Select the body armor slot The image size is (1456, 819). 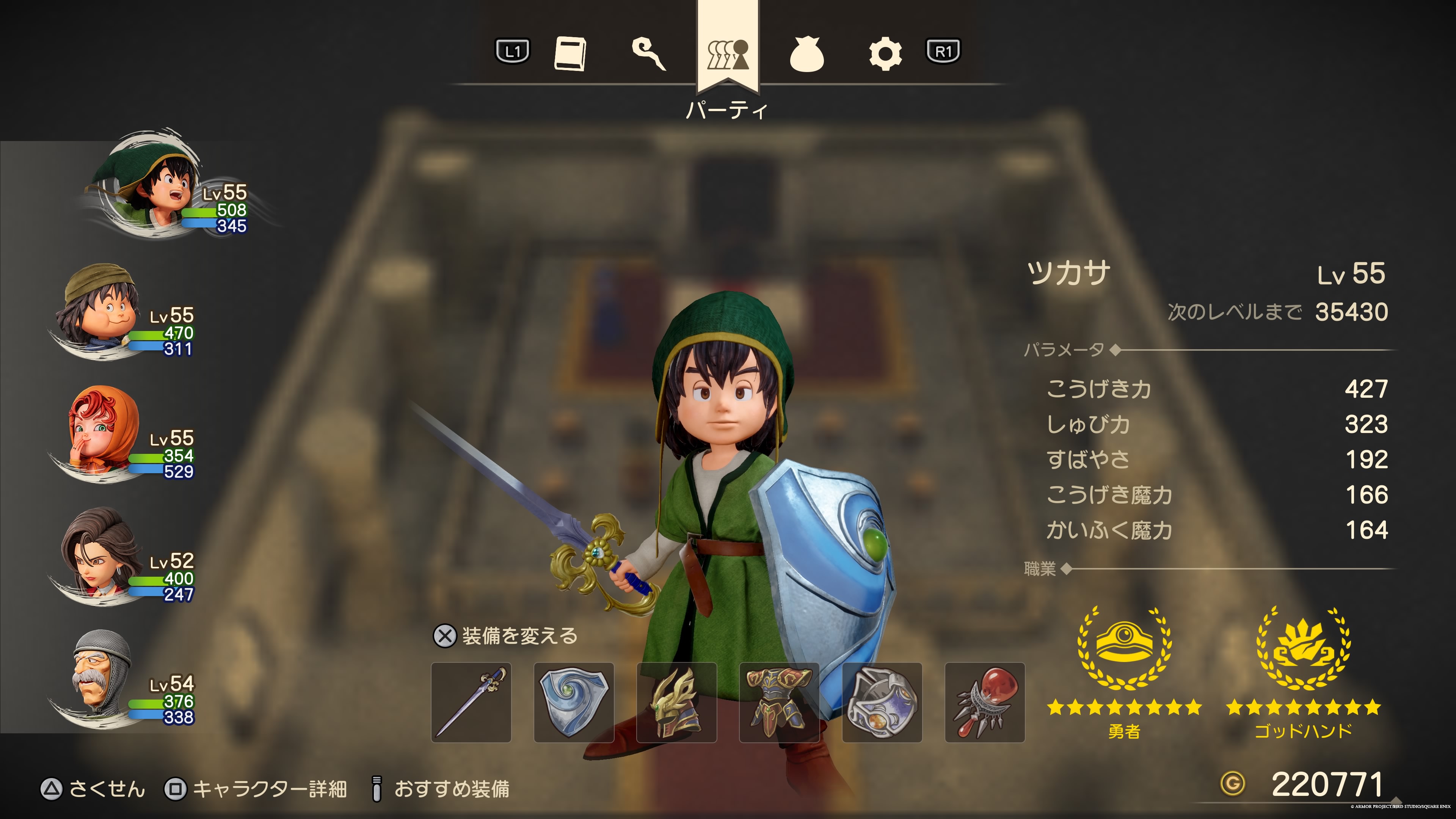(780, 703)
